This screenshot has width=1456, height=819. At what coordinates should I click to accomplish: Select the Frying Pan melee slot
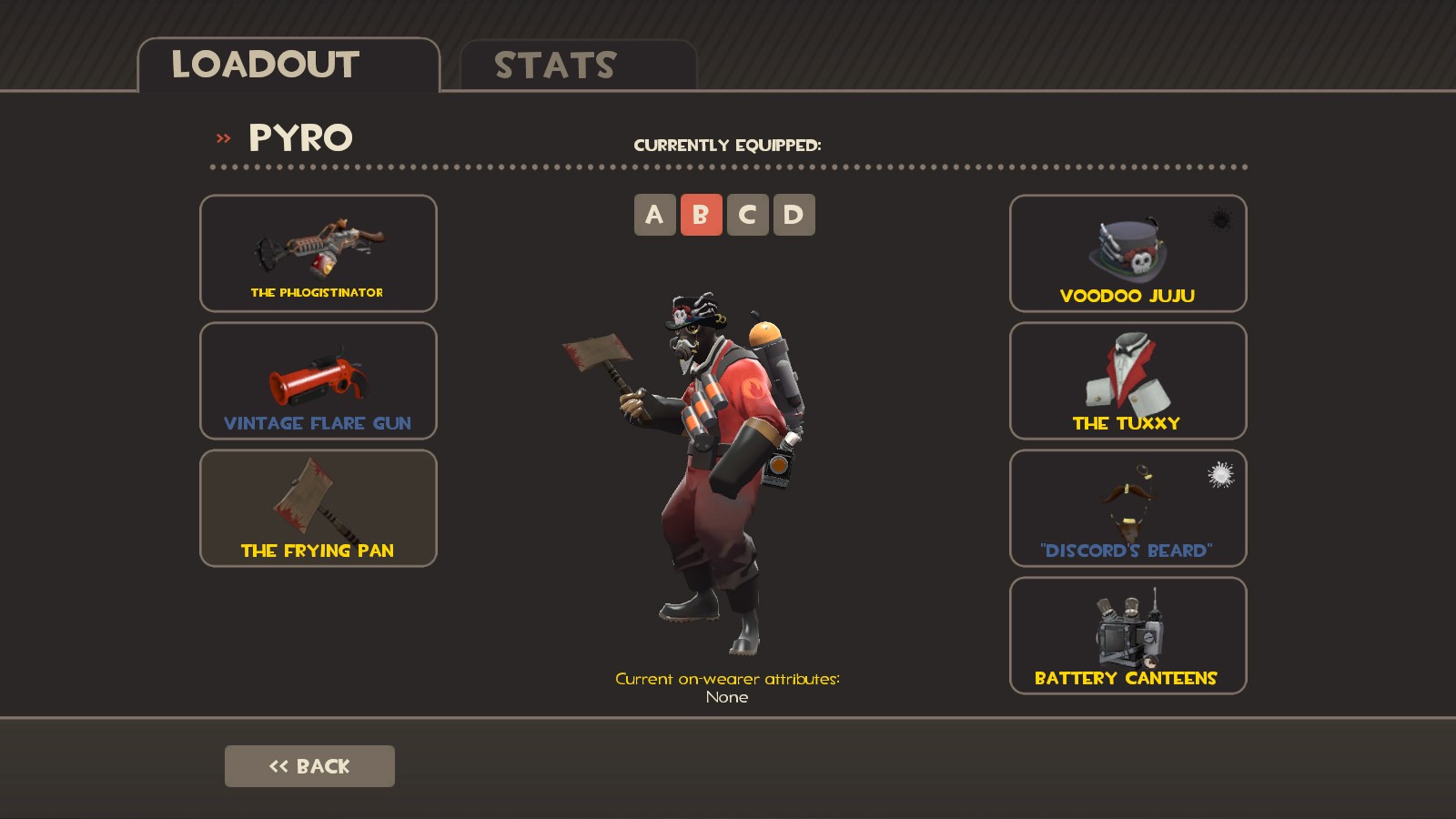318,509
